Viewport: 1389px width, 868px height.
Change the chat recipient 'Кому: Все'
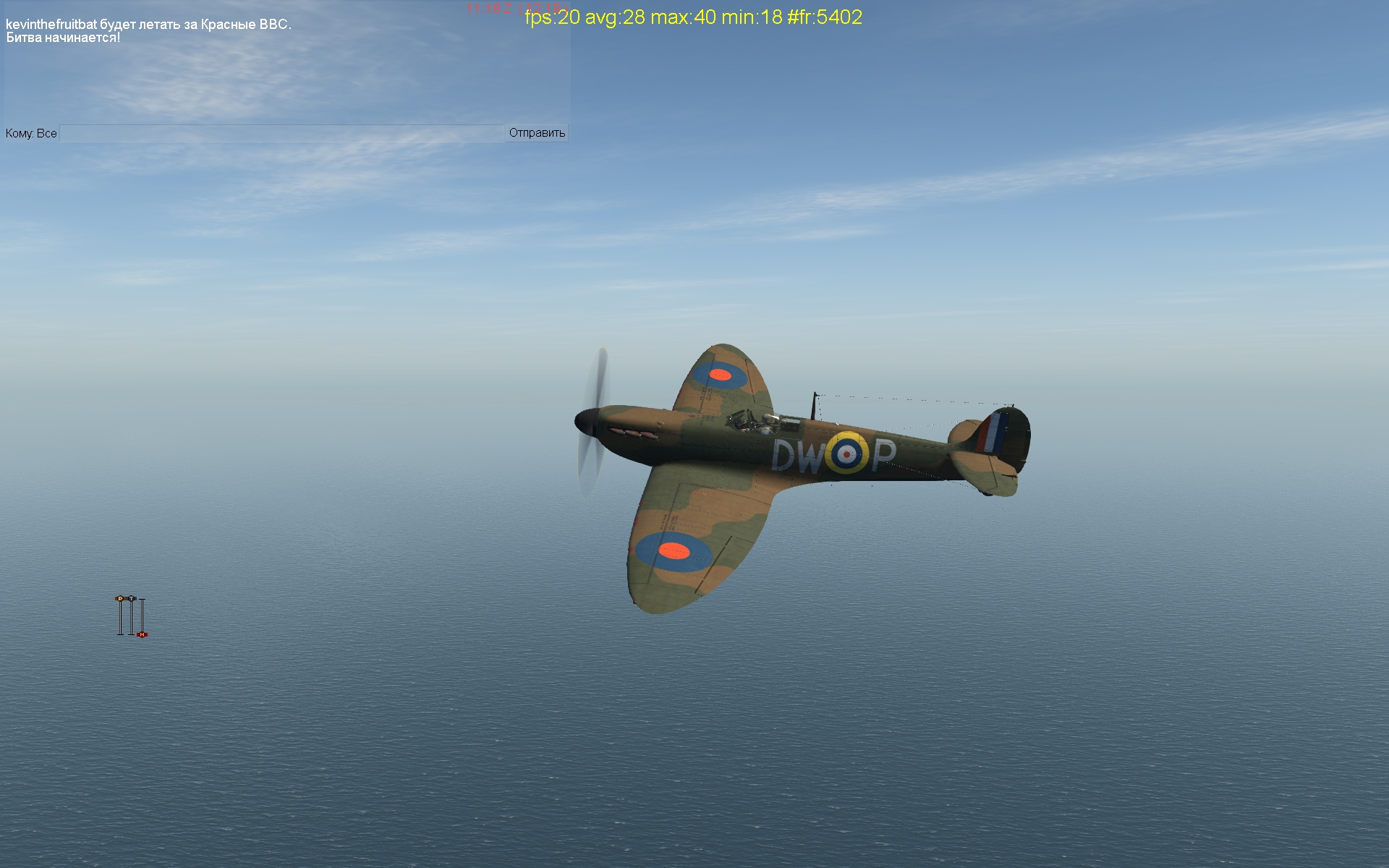tap(31, 134)
